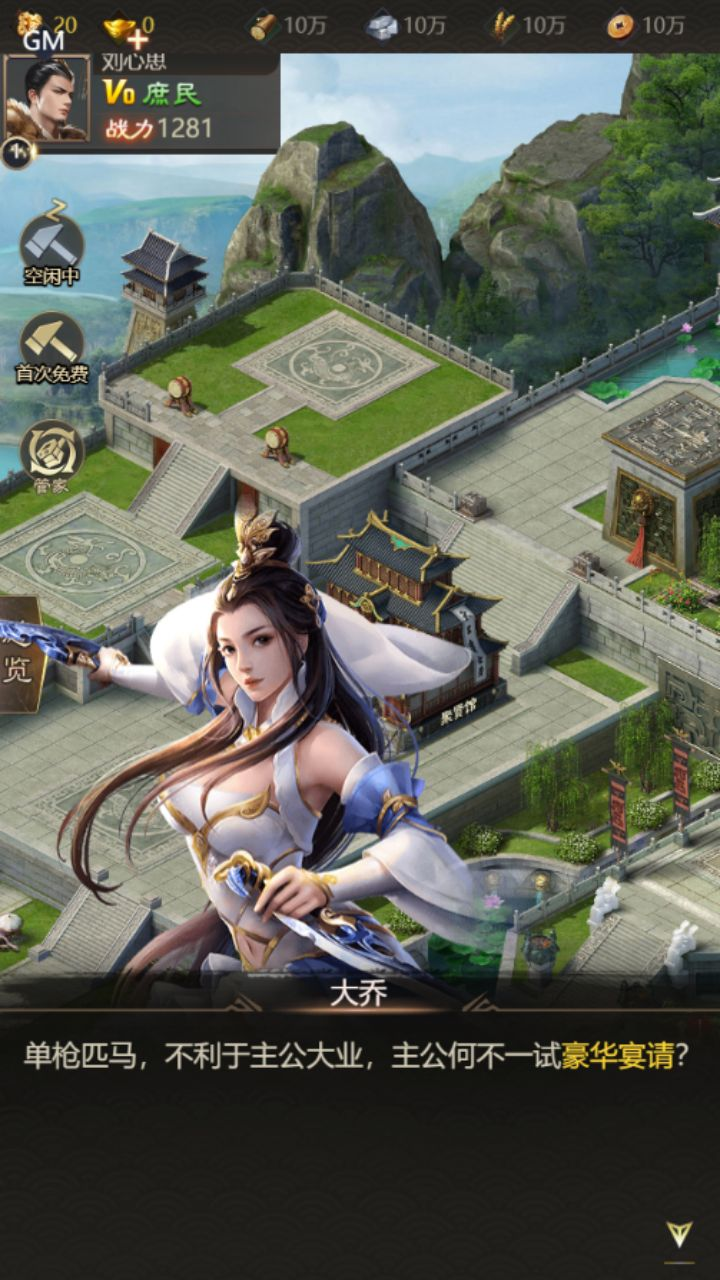This screenshot has width=720, height=1280.
Task: Open the 览 side tab
Action: tap(20, 656)
